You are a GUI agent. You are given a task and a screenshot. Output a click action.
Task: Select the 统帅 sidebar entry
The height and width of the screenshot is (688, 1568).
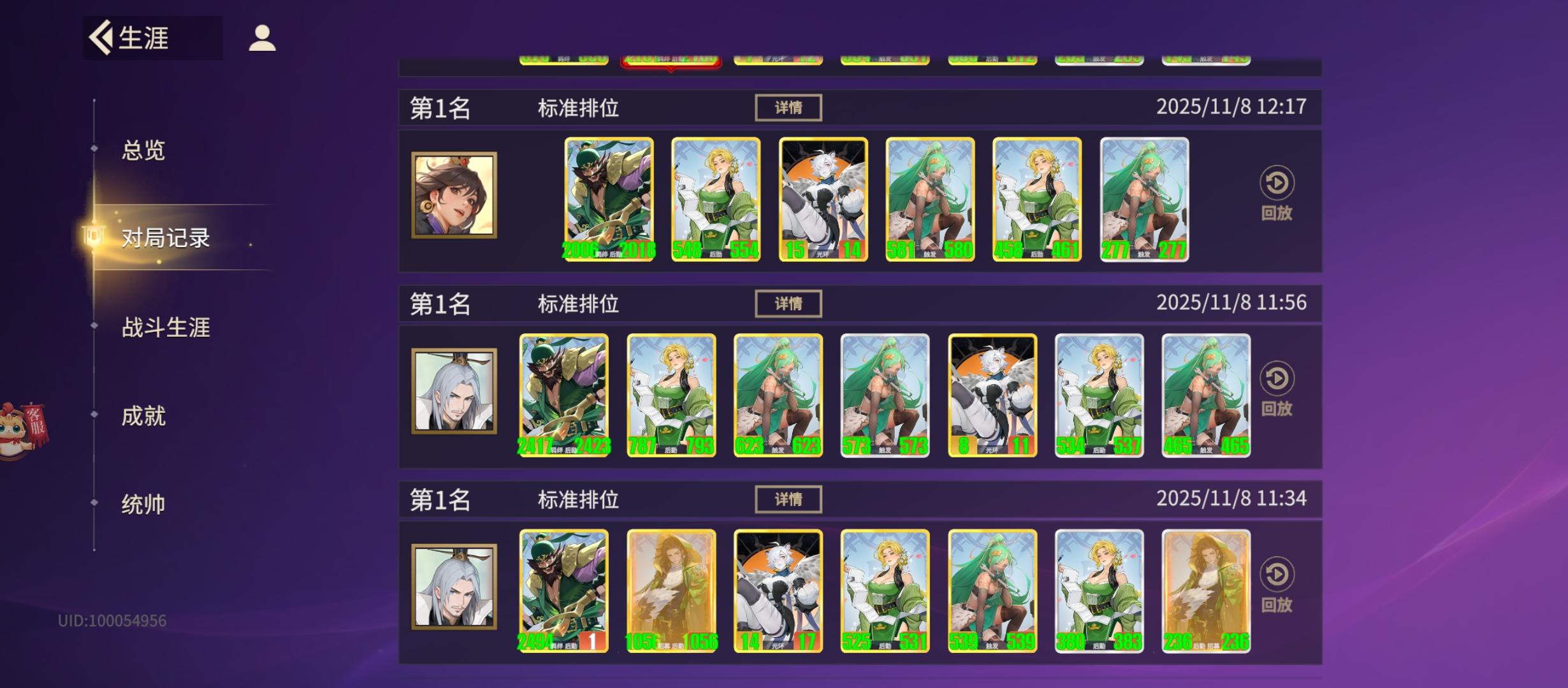pos(142,504)
